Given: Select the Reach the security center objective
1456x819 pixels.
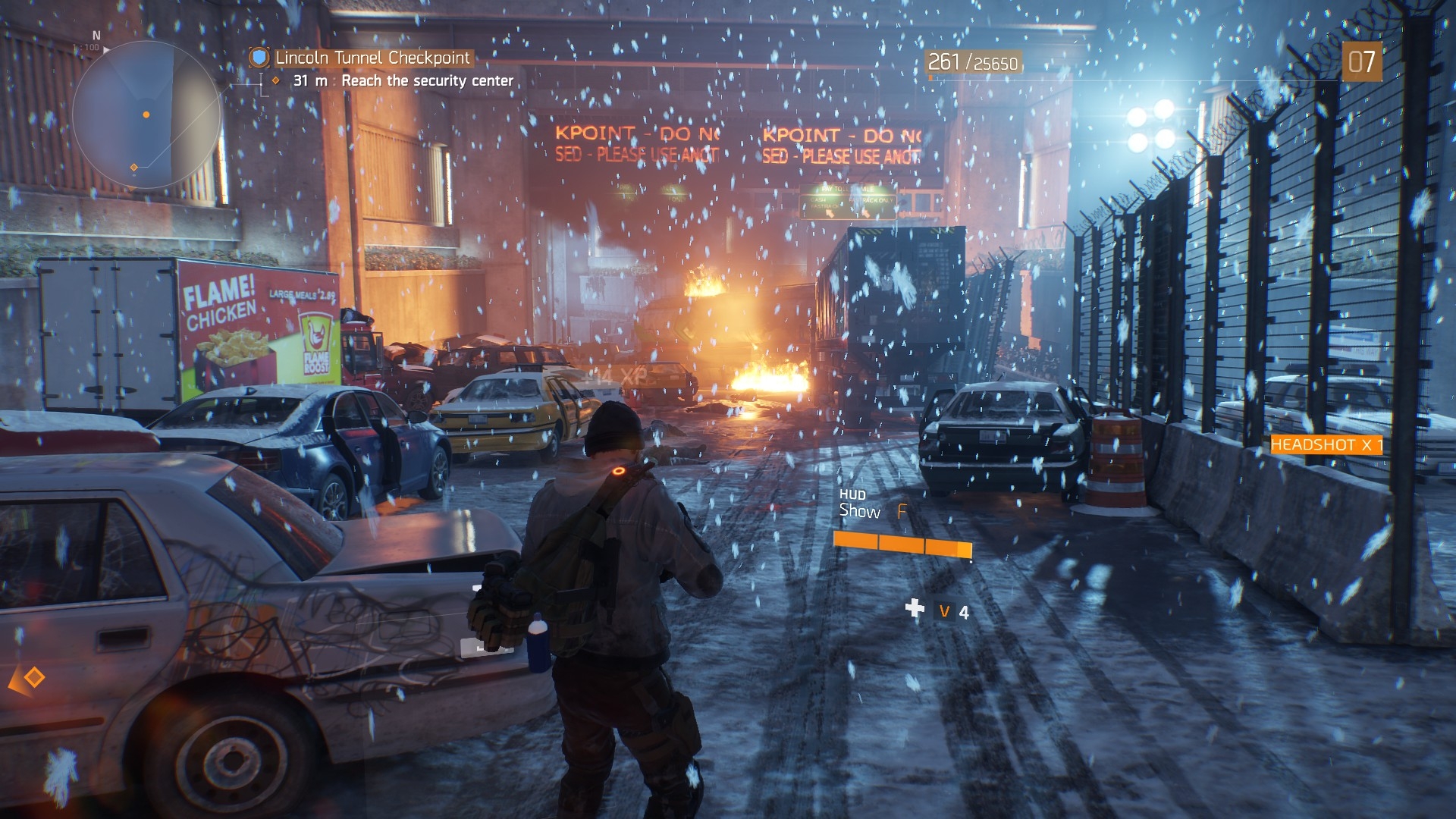Looking at the screenshot, I should coord(427,80).
